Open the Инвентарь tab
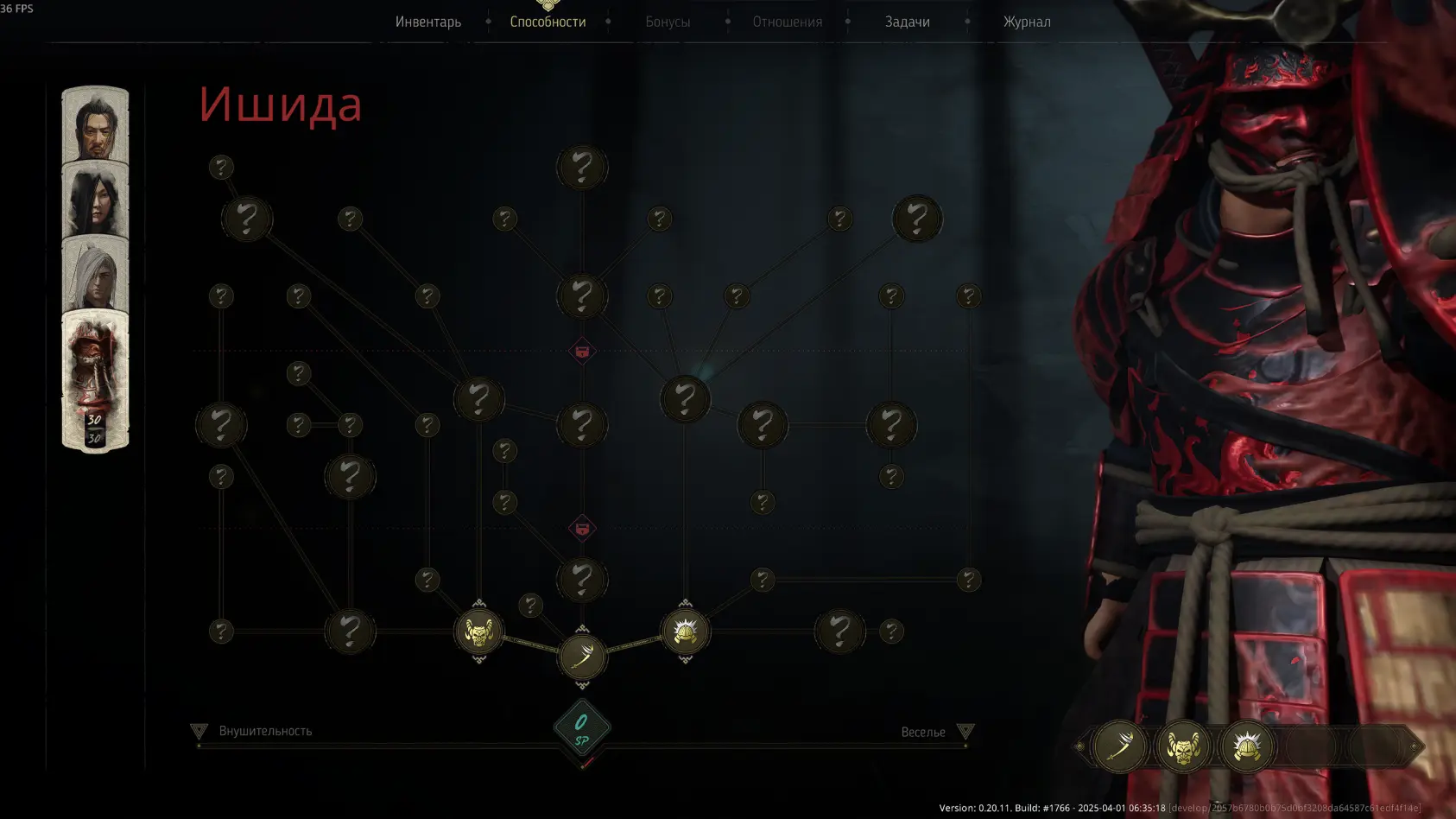 pos(428,22)
